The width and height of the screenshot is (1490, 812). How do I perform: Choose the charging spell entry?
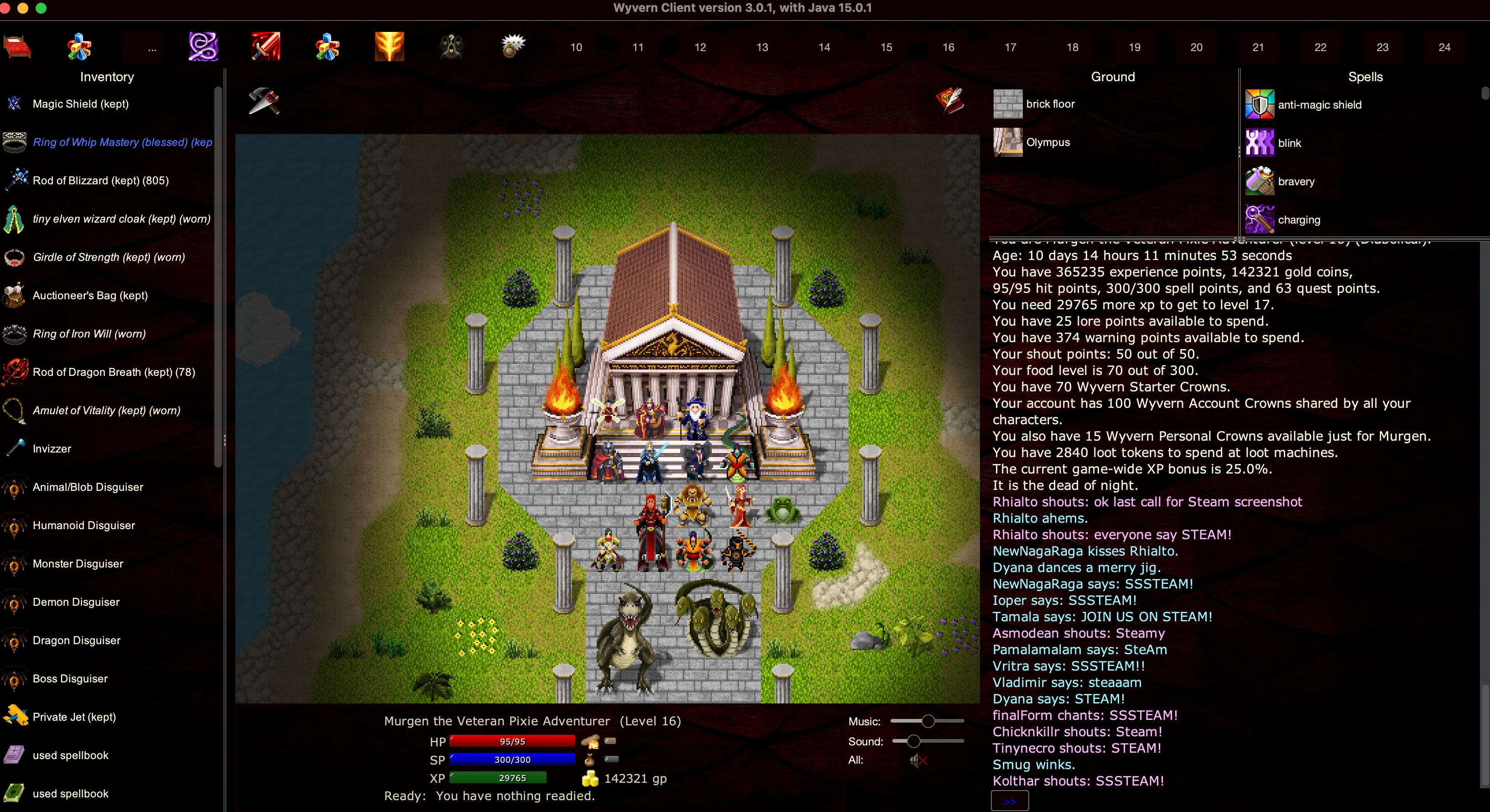pyautogui.click(x=1298, y=220)
